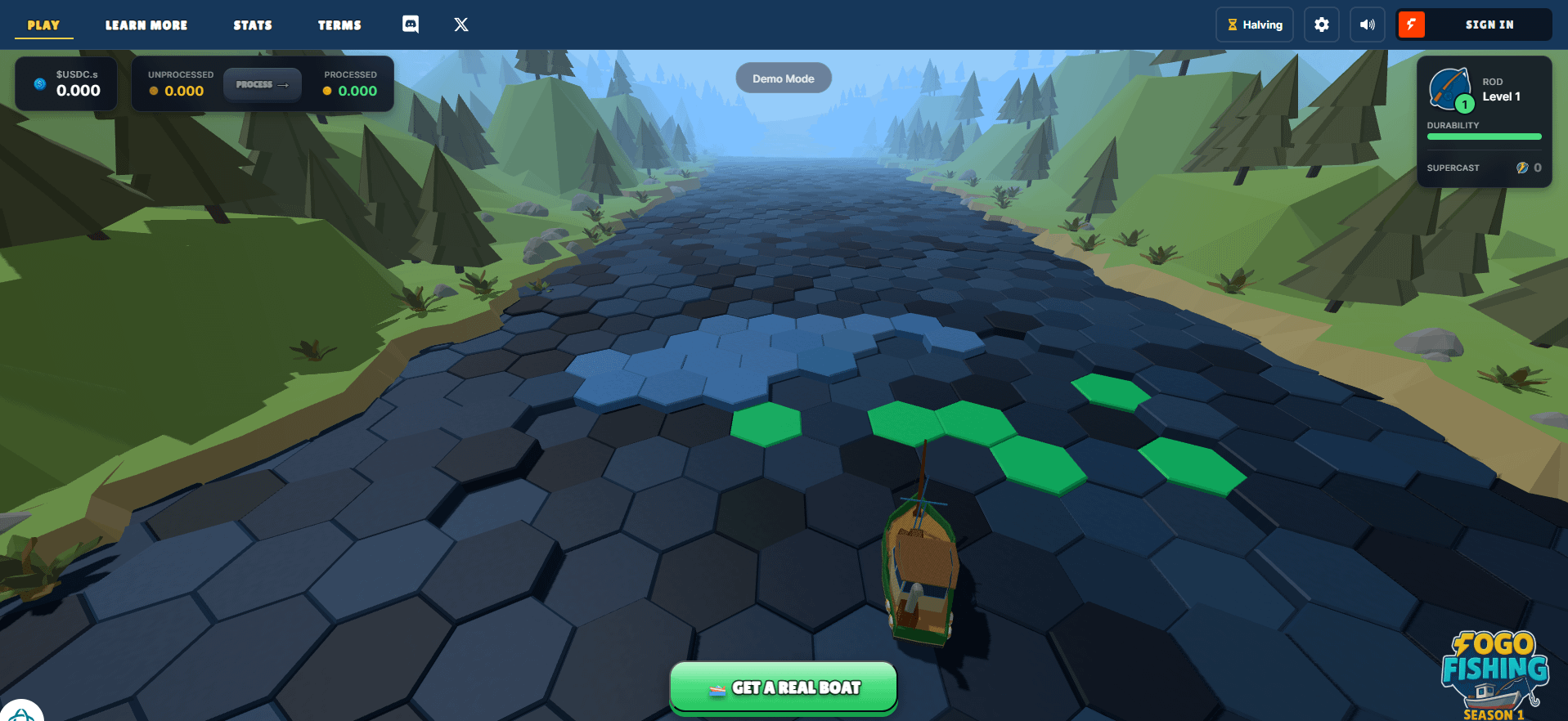Viewport: 1568px width, 721px height.
Task: Click Get A Real Boat
Action: point(784,687)
